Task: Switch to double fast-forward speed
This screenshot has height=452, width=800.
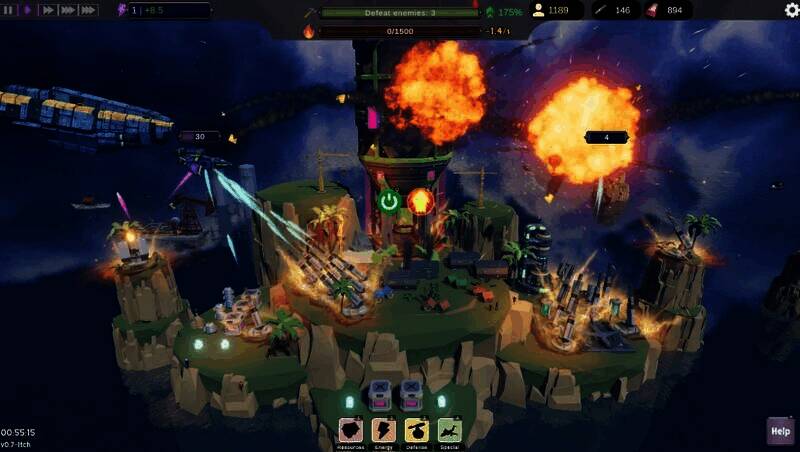Action: tap(46, 10)
